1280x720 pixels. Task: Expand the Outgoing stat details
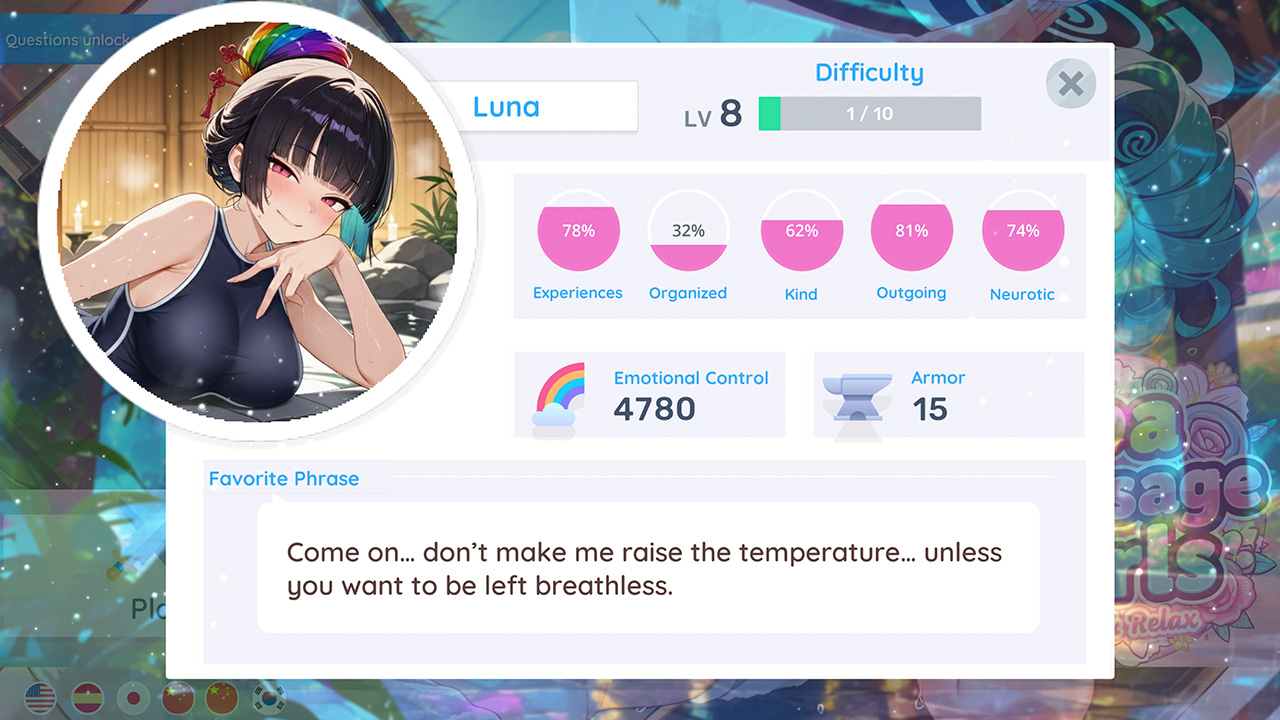coord(911,232)
